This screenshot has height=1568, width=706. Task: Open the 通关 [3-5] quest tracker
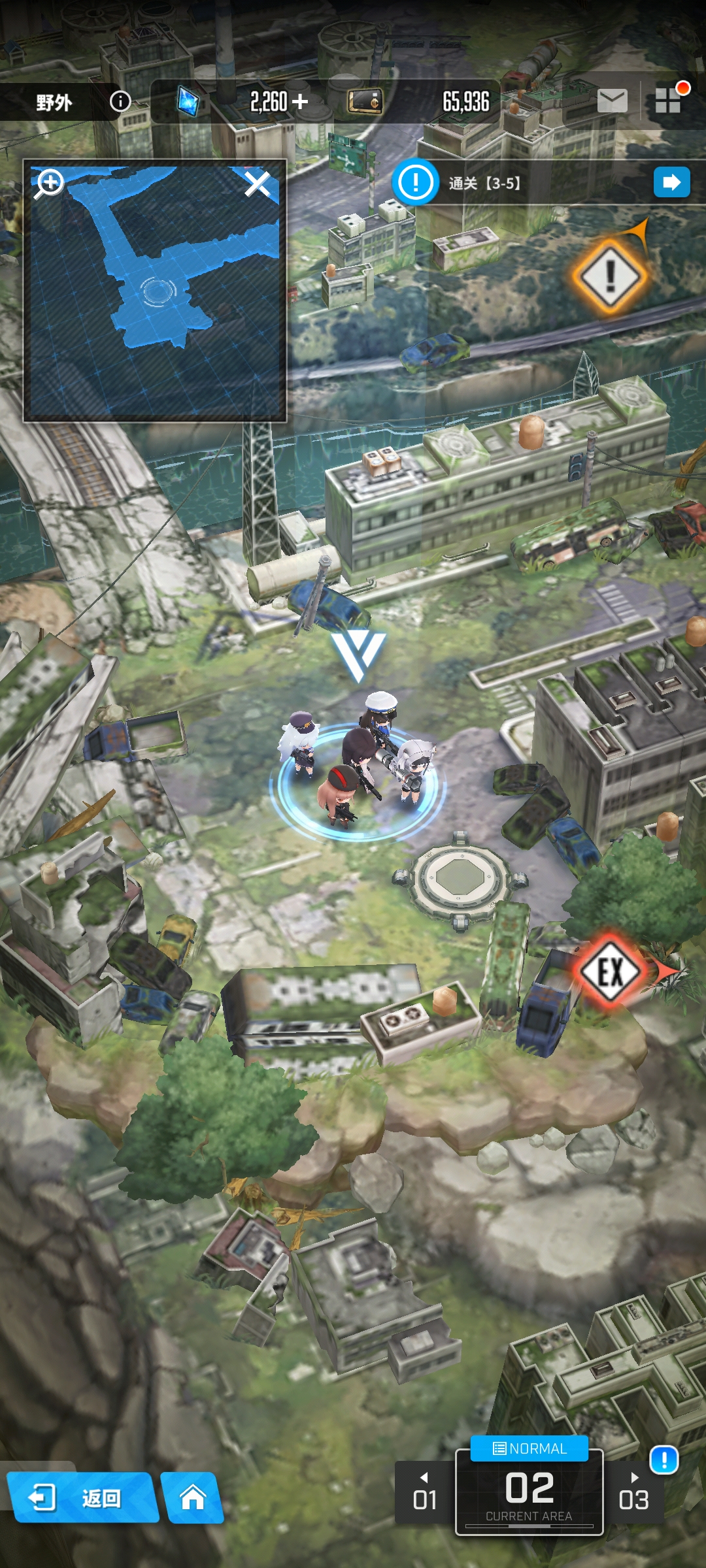(484, 183)
